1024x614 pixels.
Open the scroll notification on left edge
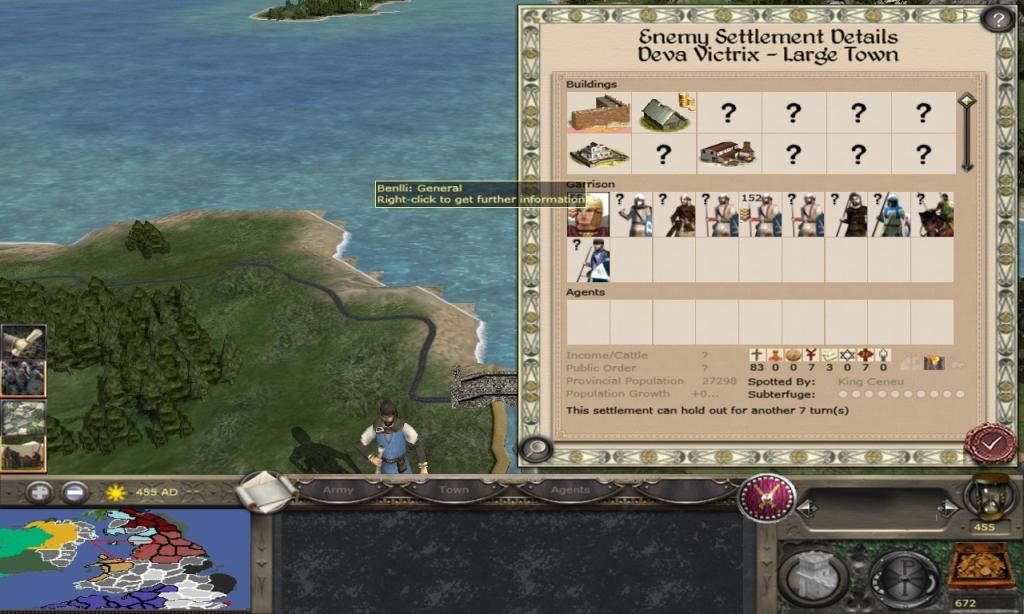pos(21,343)
